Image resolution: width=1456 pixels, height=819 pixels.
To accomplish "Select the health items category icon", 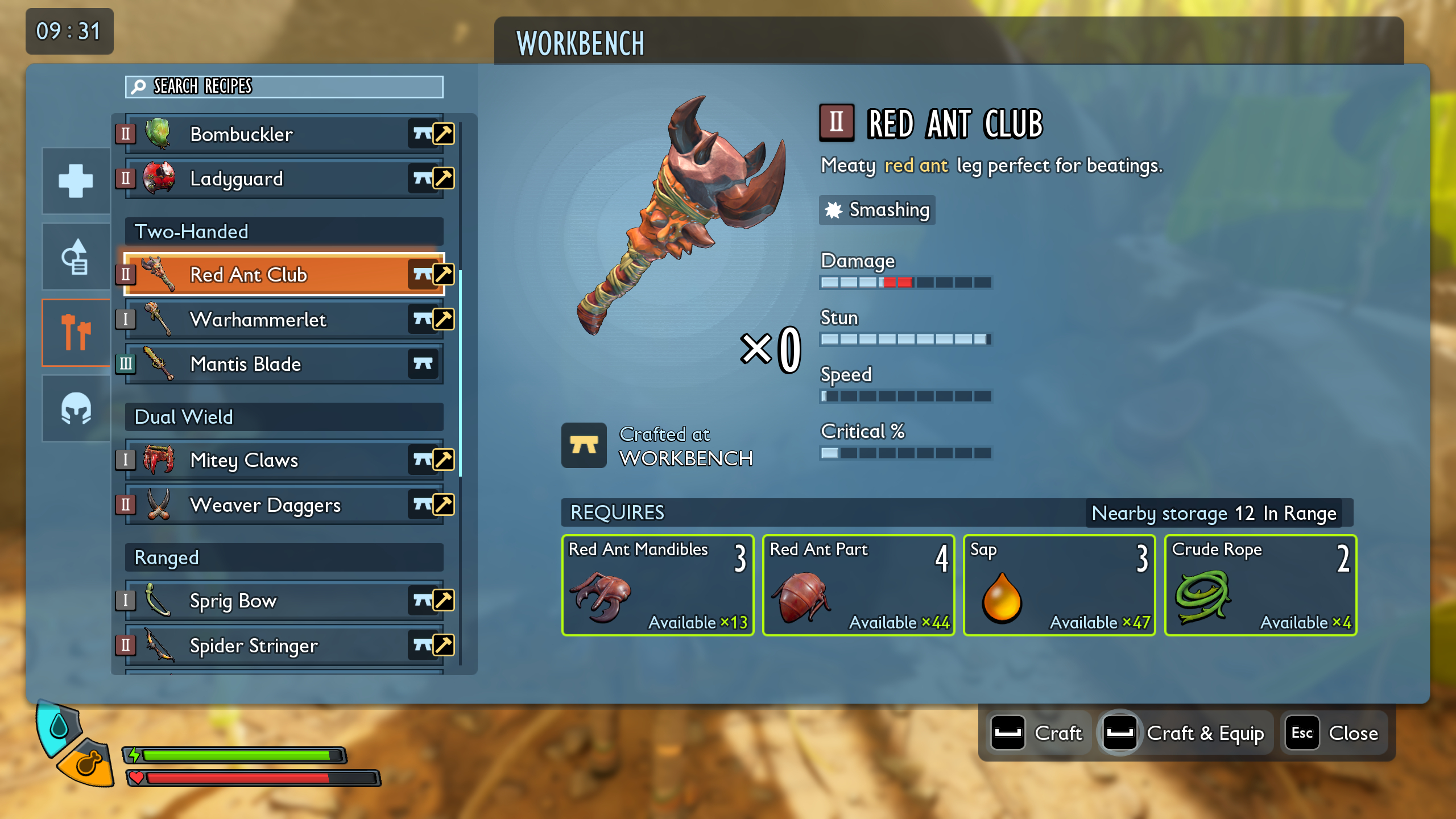I will pyautogui.click(x=75, y=180).
